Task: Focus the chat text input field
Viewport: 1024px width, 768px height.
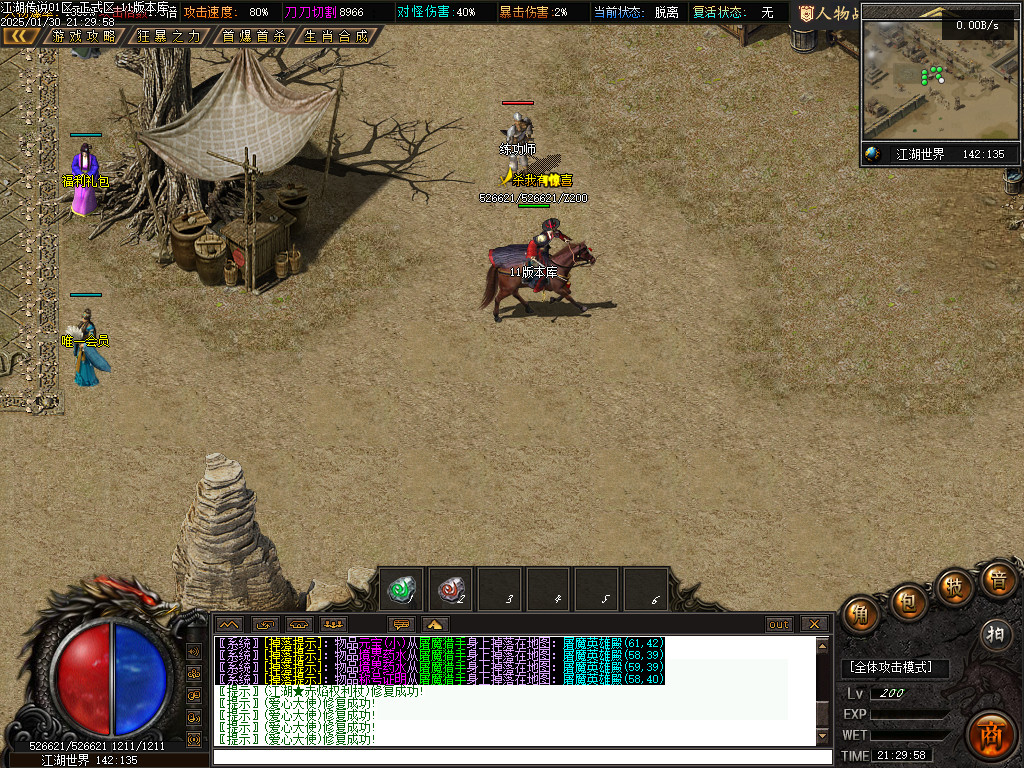Action: (520, 757)
